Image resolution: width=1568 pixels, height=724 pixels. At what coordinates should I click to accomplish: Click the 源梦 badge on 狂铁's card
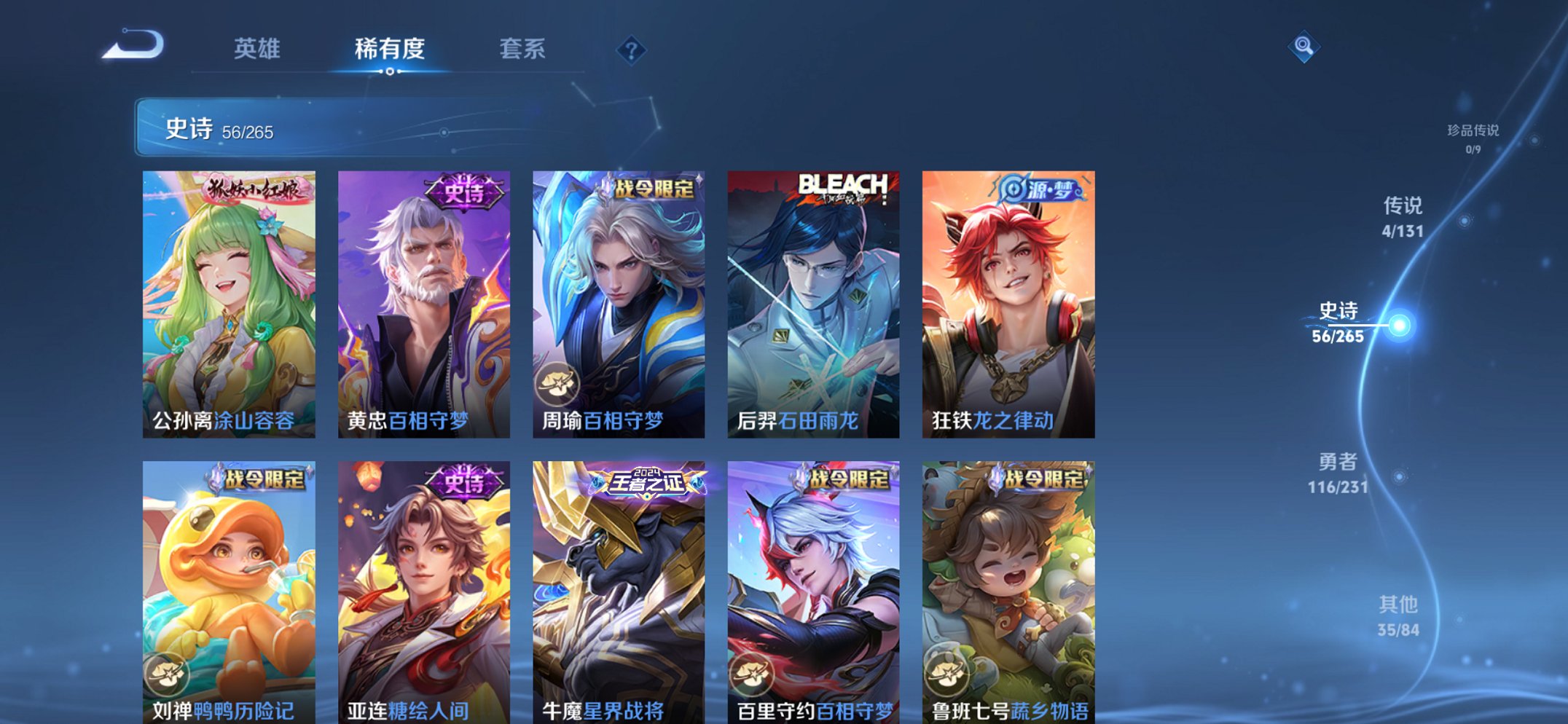(x=1043, y=190)
